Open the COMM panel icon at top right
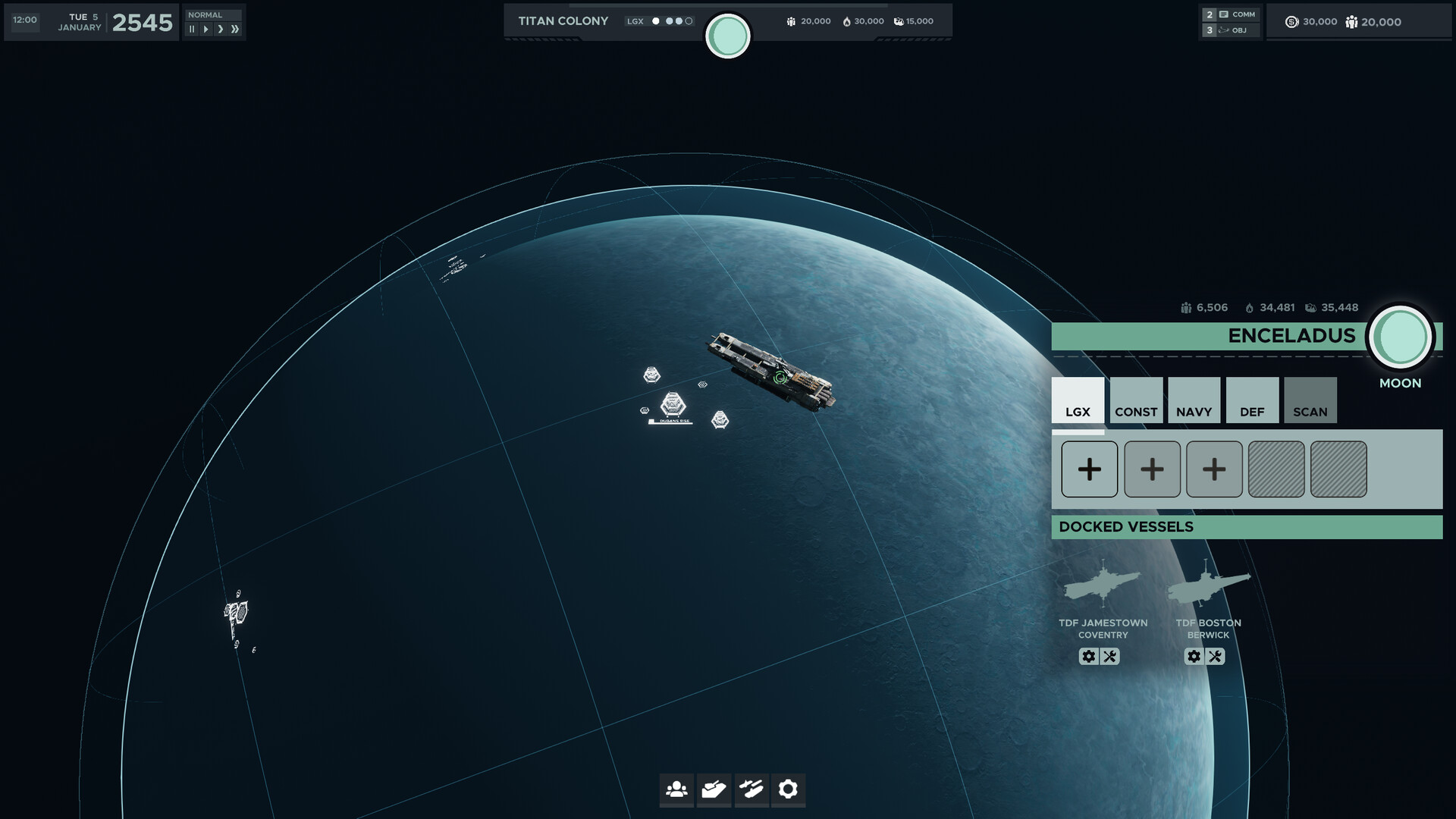 (x=1238, y=14)
